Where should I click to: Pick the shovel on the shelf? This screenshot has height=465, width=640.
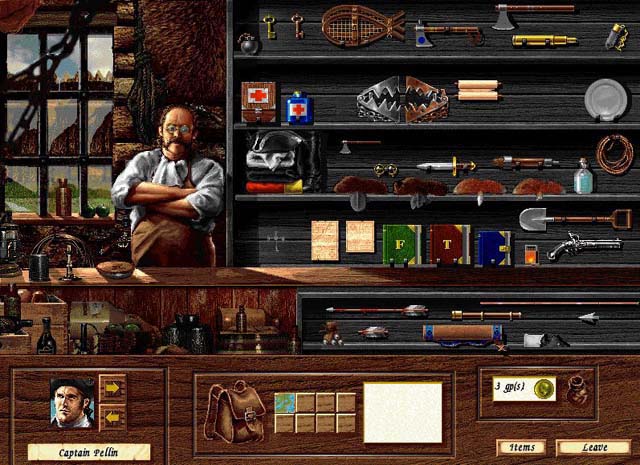573,218
